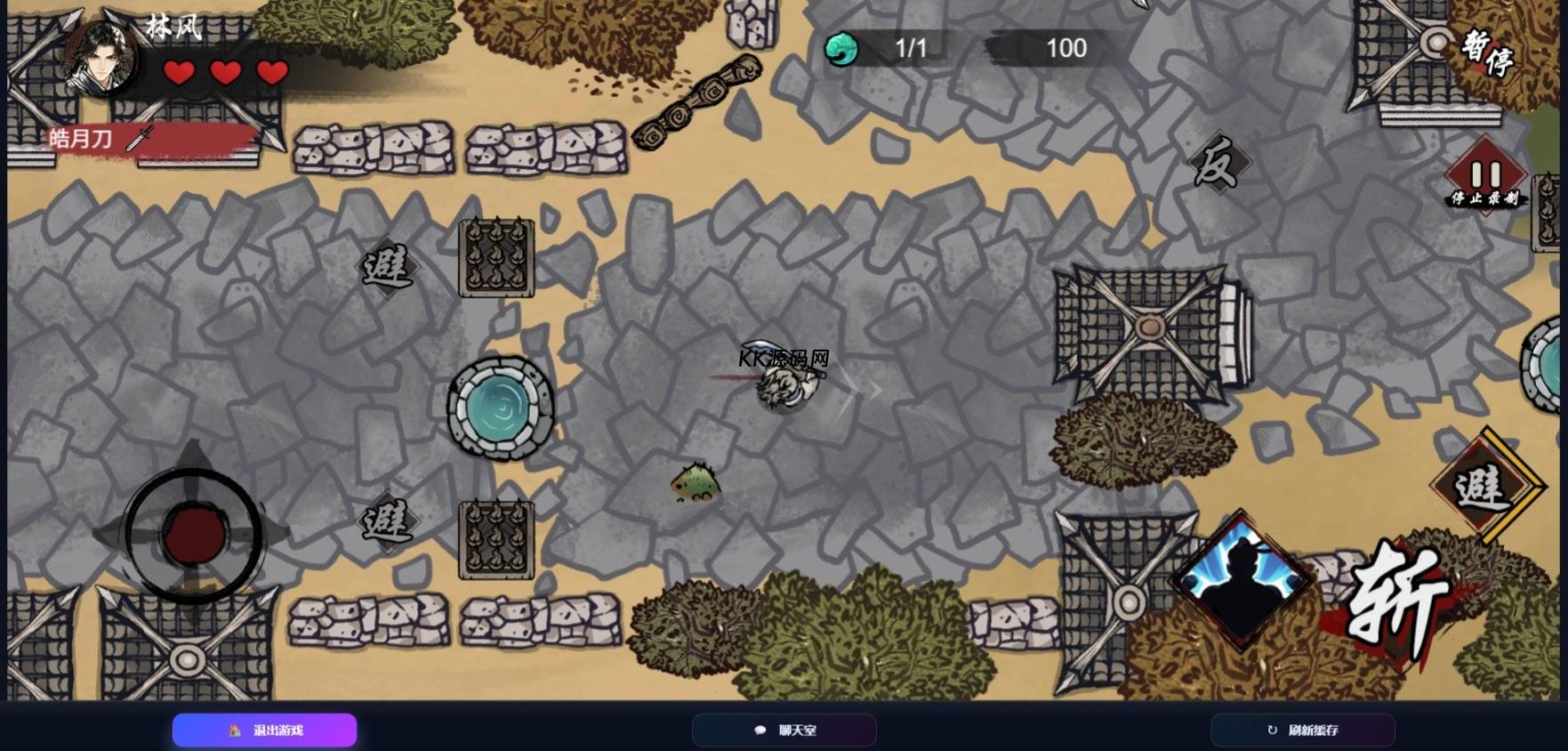This screenshot has height=751, width=1568.
Task: Exit the game via 退出游戏
Action: click(x=265, y=731)
